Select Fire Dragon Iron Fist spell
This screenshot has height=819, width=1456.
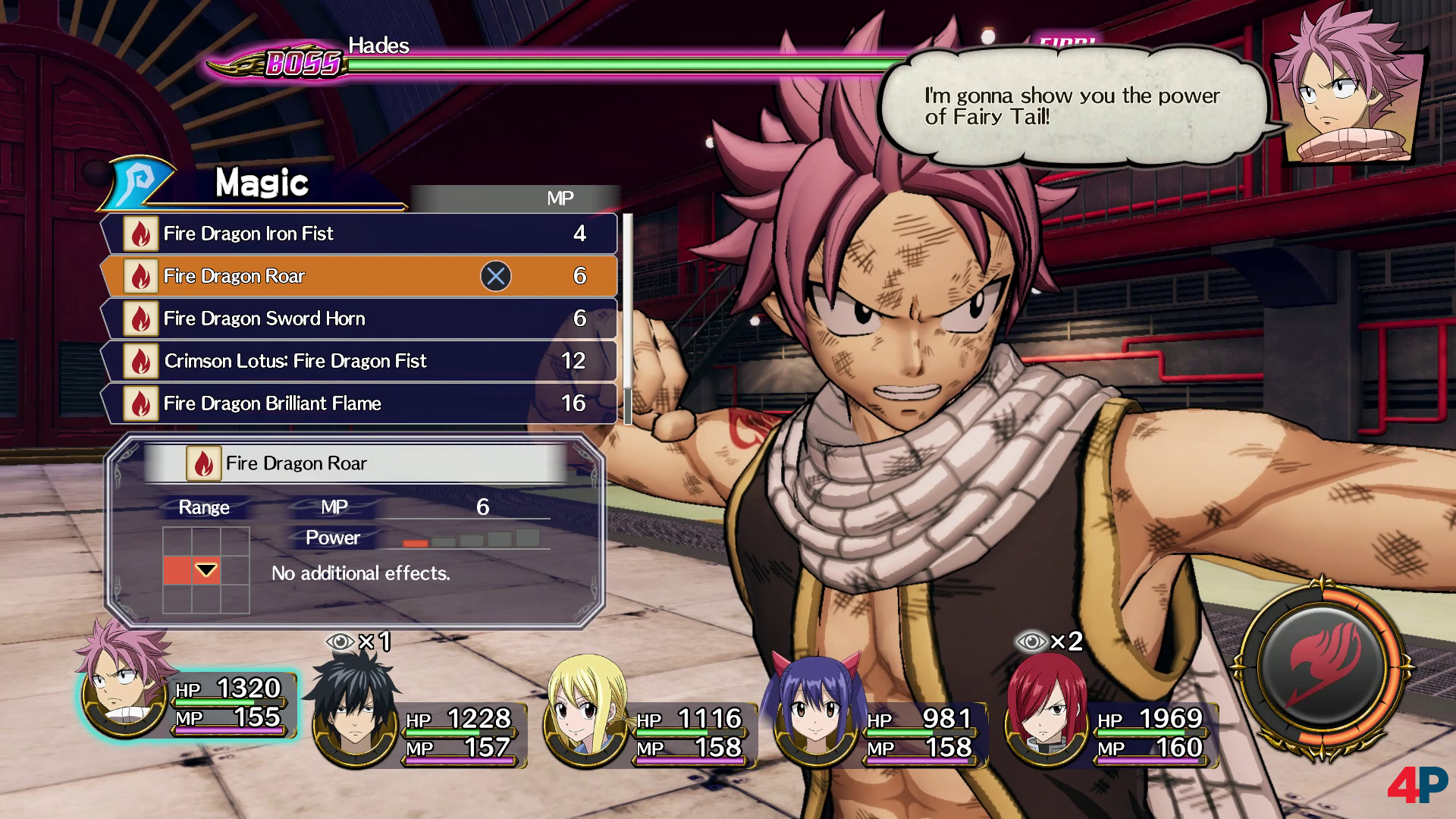pos(359,234)
